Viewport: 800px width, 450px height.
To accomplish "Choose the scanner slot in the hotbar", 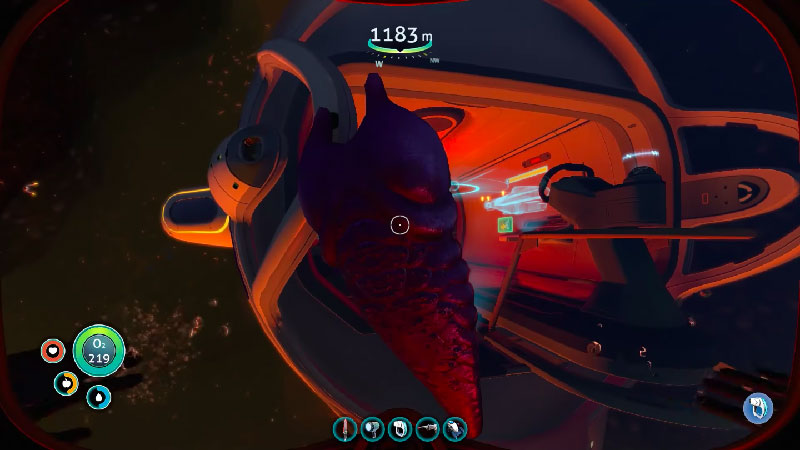I will [399, 429].
